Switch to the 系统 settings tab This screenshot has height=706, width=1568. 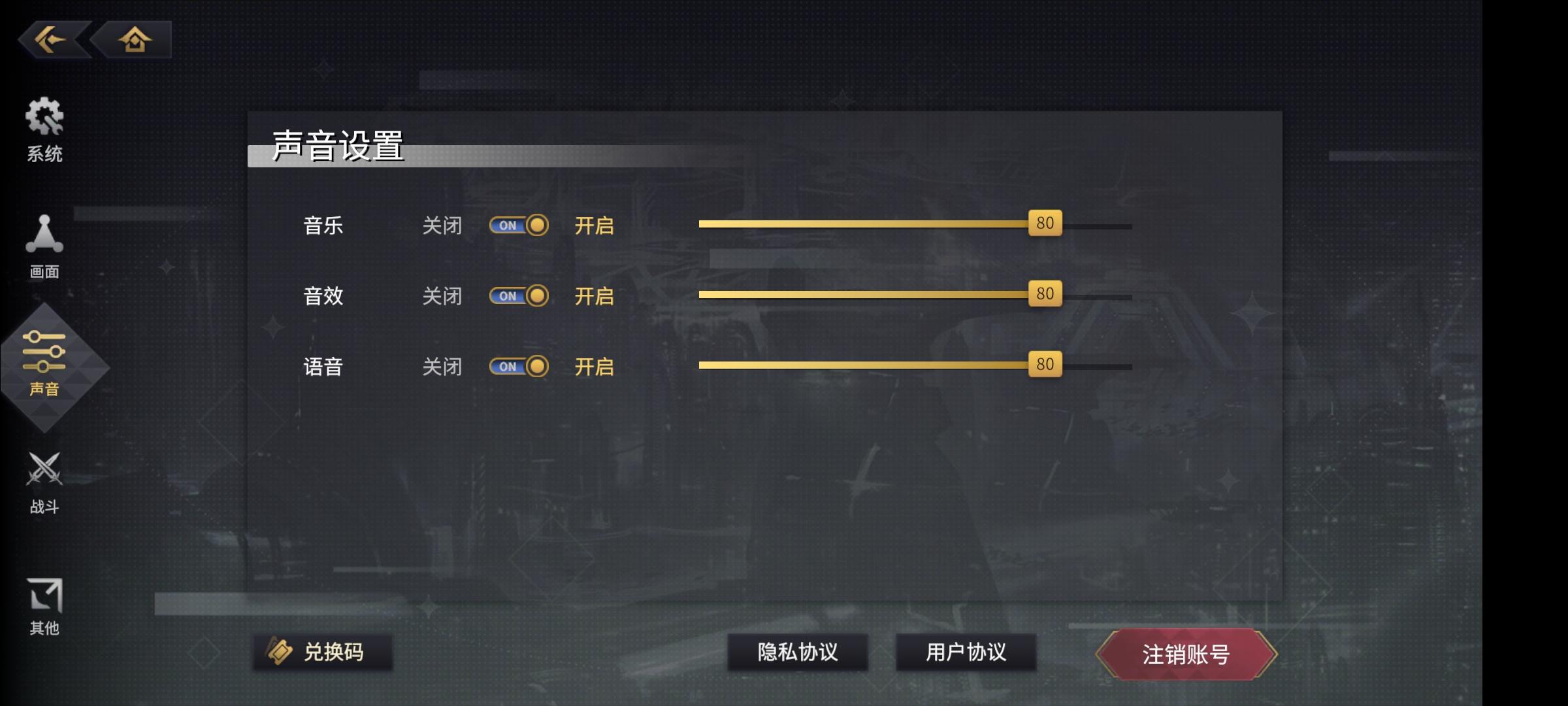click(x=44, y=131)
